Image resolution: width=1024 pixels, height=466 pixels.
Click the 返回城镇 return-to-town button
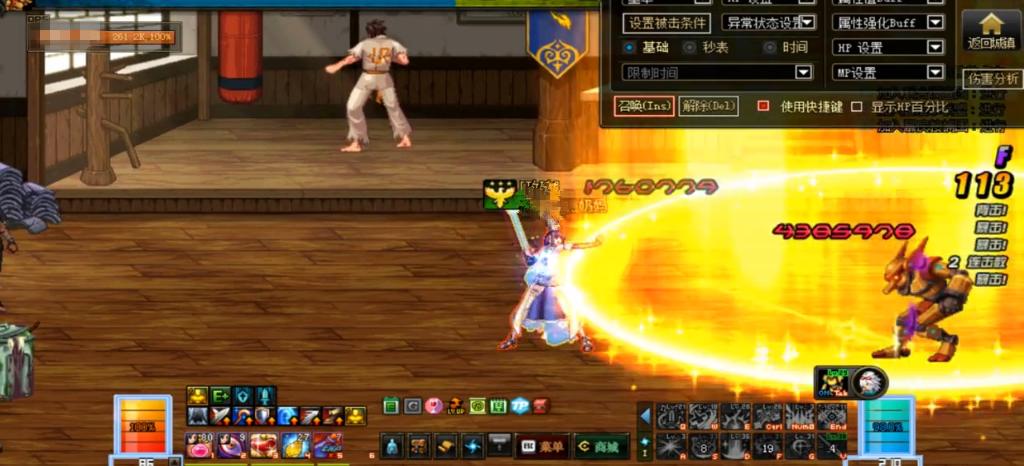pos(990,31)
